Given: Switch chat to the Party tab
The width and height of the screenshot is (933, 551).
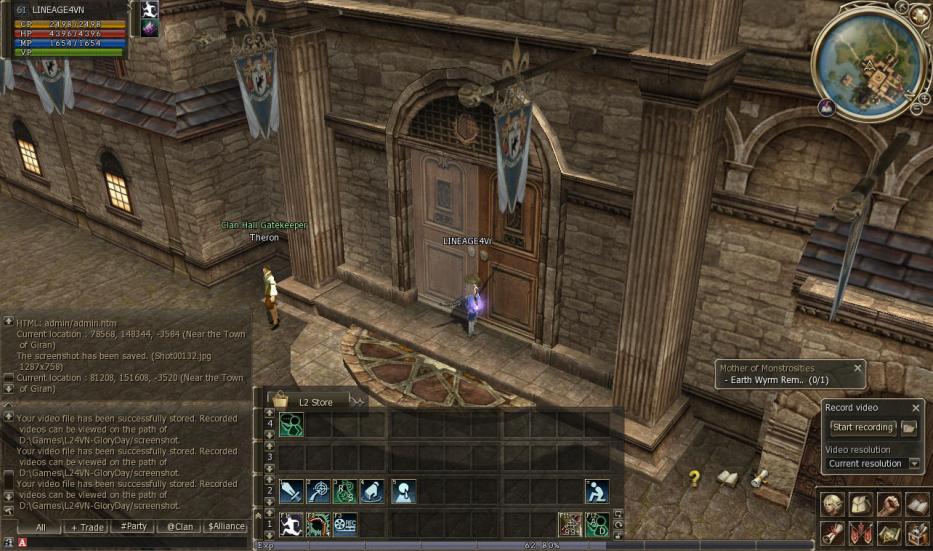Looking at the screenshot, I should coord(133,526).
